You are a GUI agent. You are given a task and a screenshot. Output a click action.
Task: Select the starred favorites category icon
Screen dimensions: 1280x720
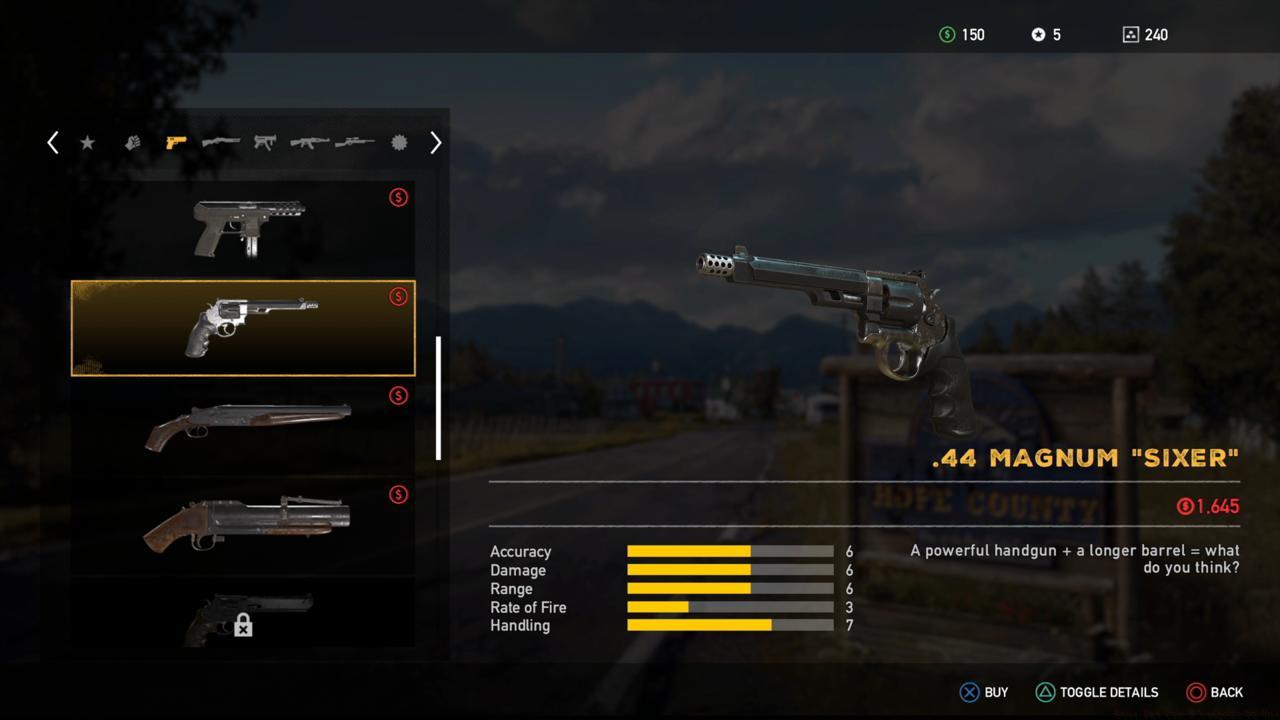87,142
